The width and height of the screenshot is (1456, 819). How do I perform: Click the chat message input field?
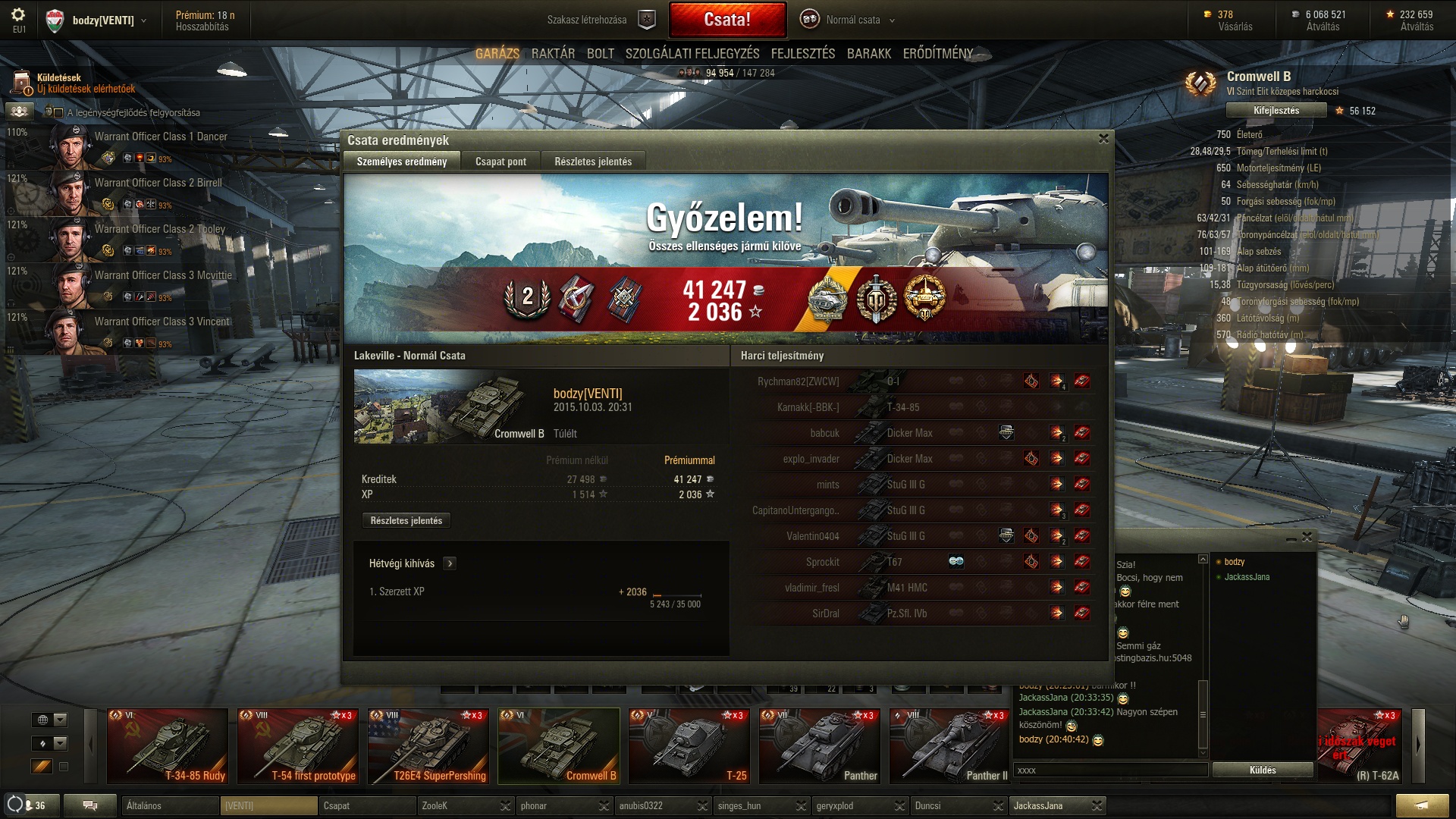pyautogui.click(x=1110, y=770)
